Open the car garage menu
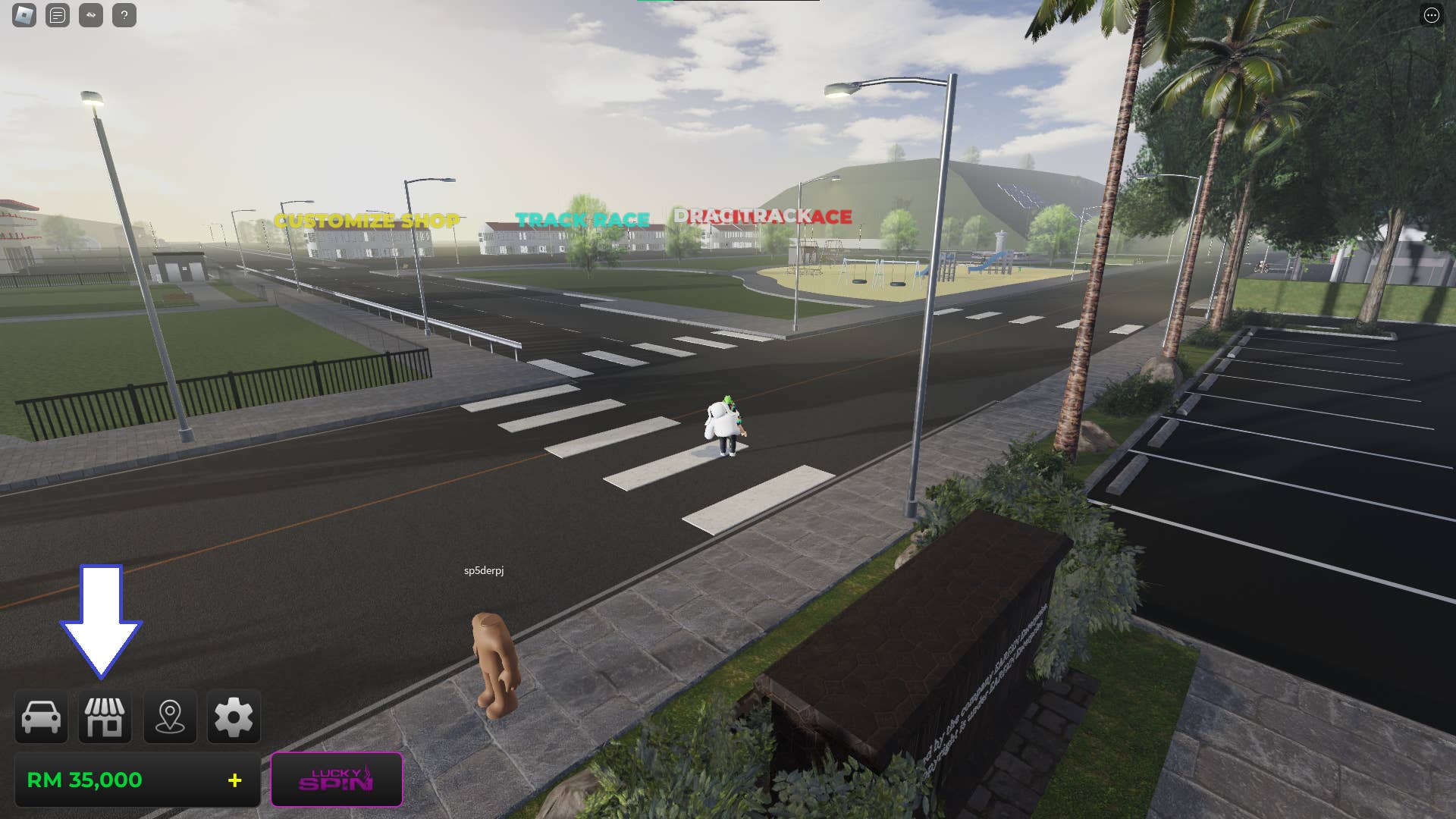Viewport: 1456px width, 819px height. tap(41, 717)
